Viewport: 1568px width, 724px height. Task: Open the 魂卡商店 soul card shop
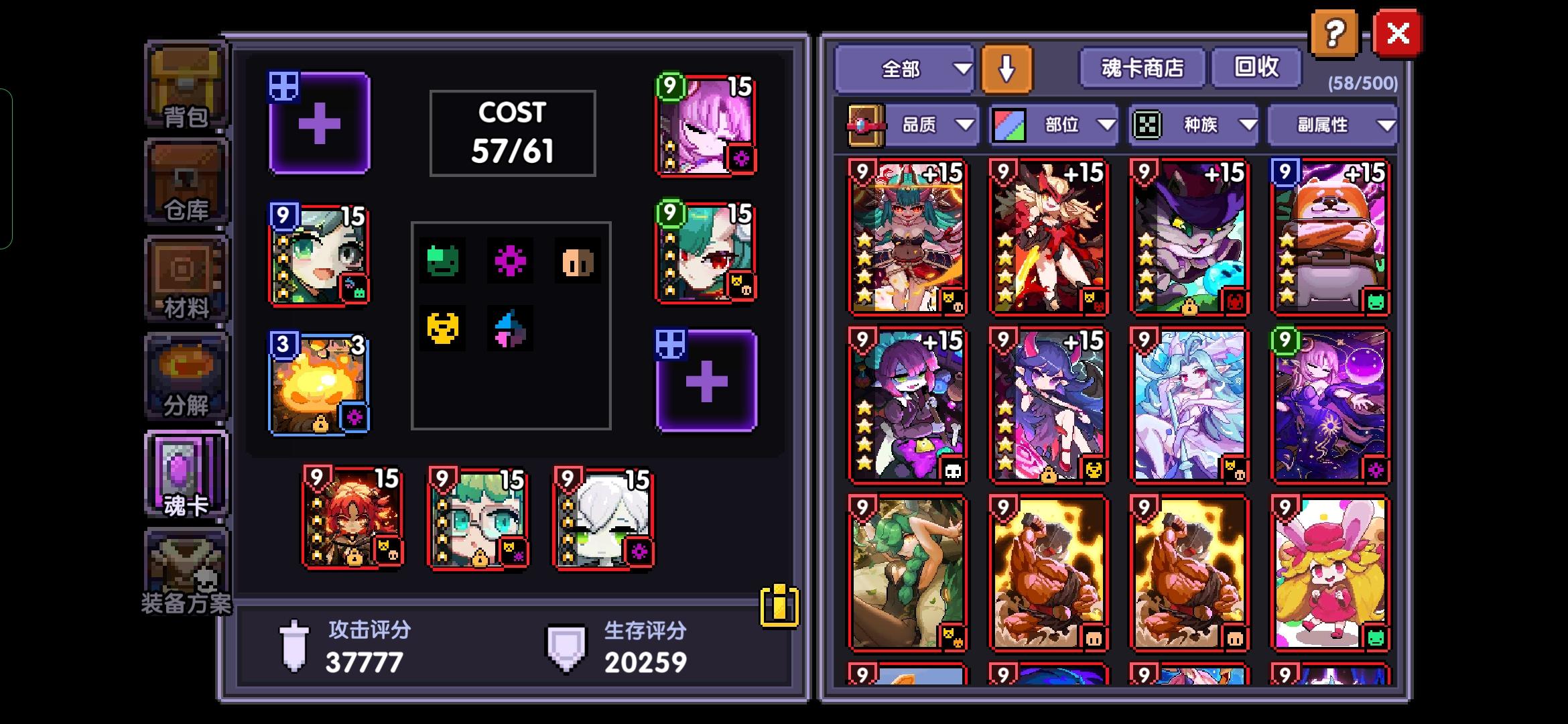click(1140, 67)
